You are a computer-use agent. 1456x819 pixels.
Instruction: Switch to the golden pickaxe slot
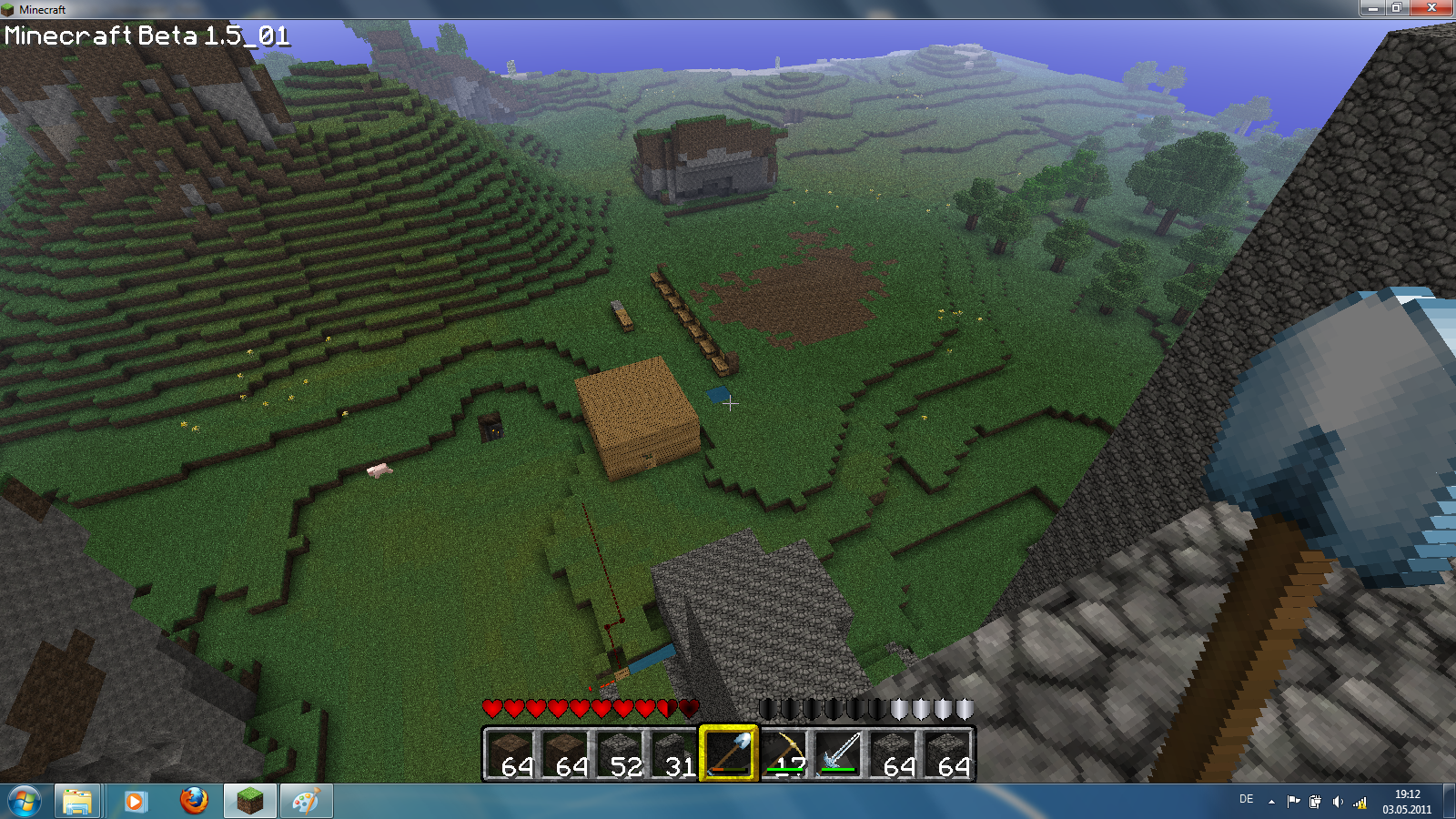pos(784,753)
